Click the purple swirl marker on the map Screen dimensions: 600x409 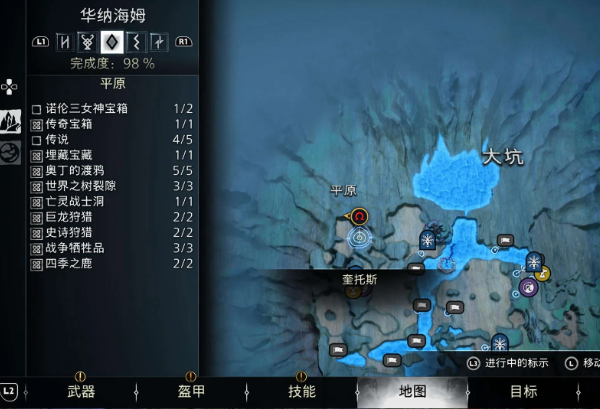528,287
